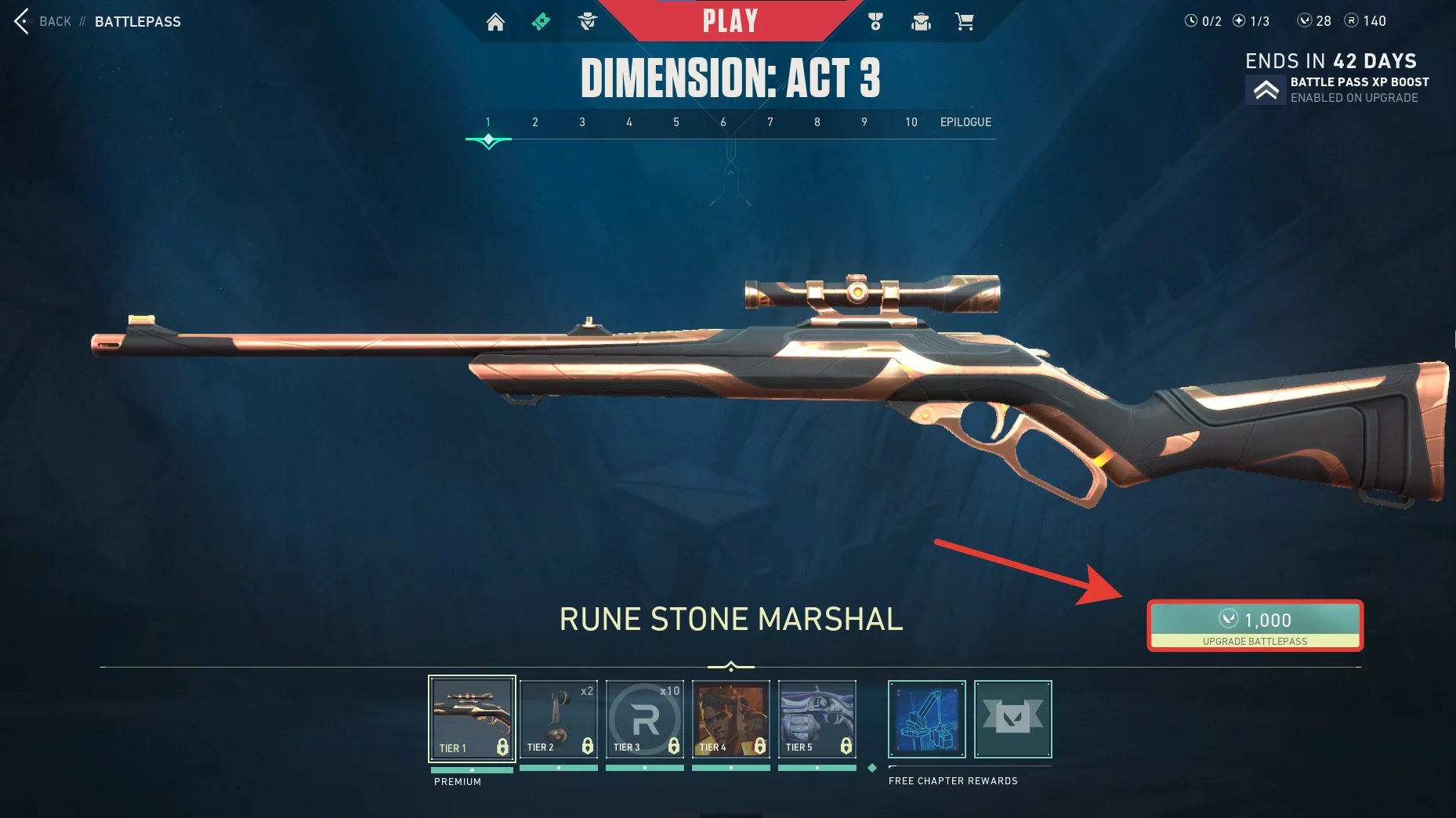
Task: View the blue blueprint free chapter reward
Action: point(927,718)
